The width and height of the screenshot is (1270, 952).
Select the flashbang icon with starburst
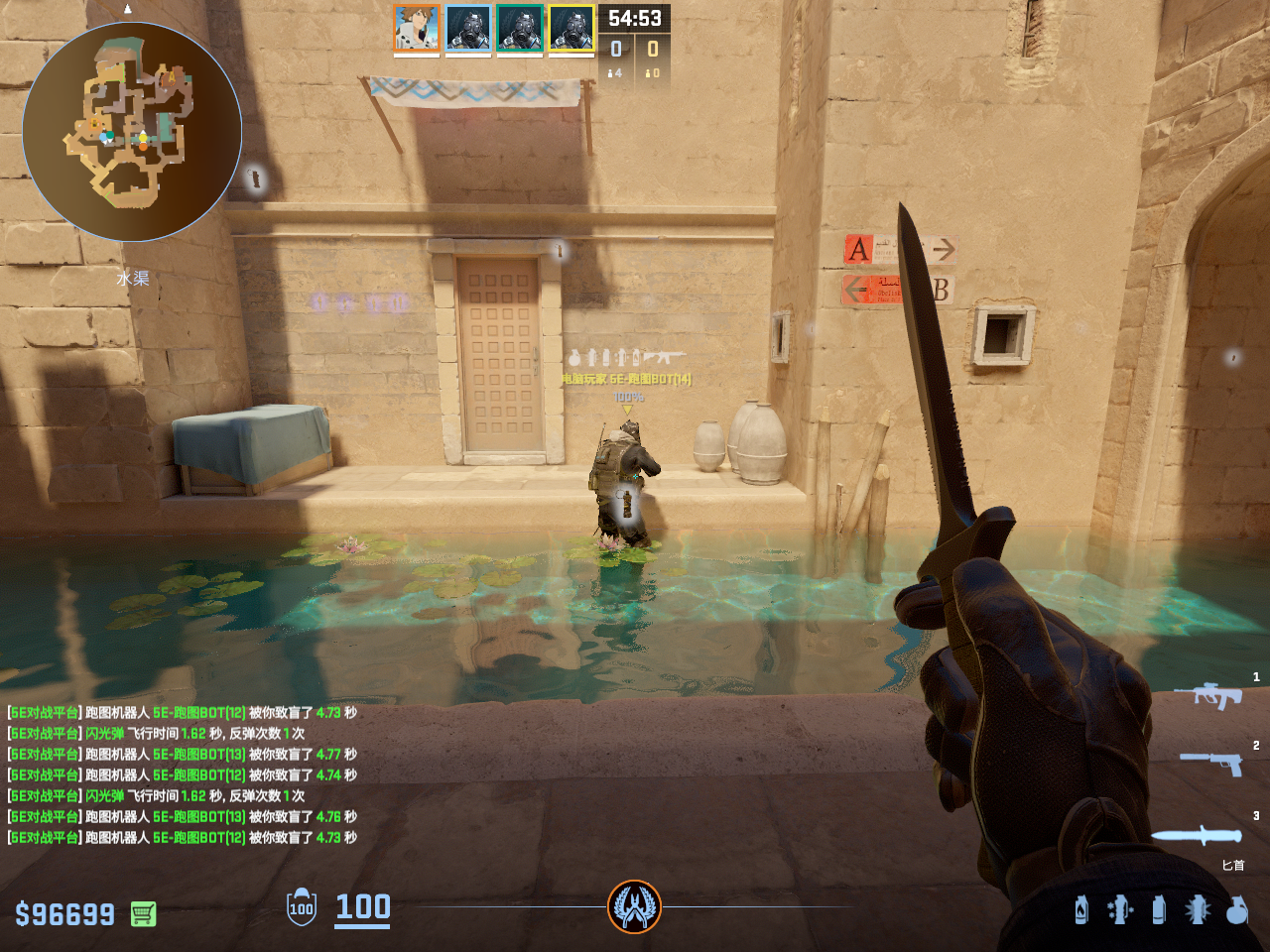point(1198,909)
